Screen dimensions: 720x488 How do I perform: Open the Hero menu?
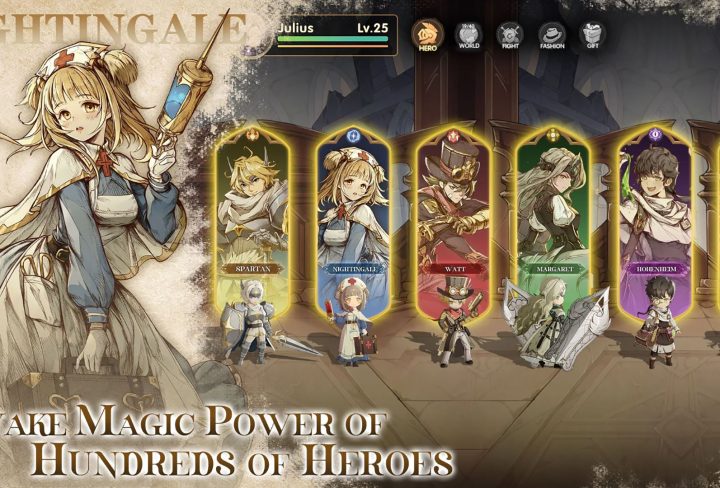[x=428, y=36]
